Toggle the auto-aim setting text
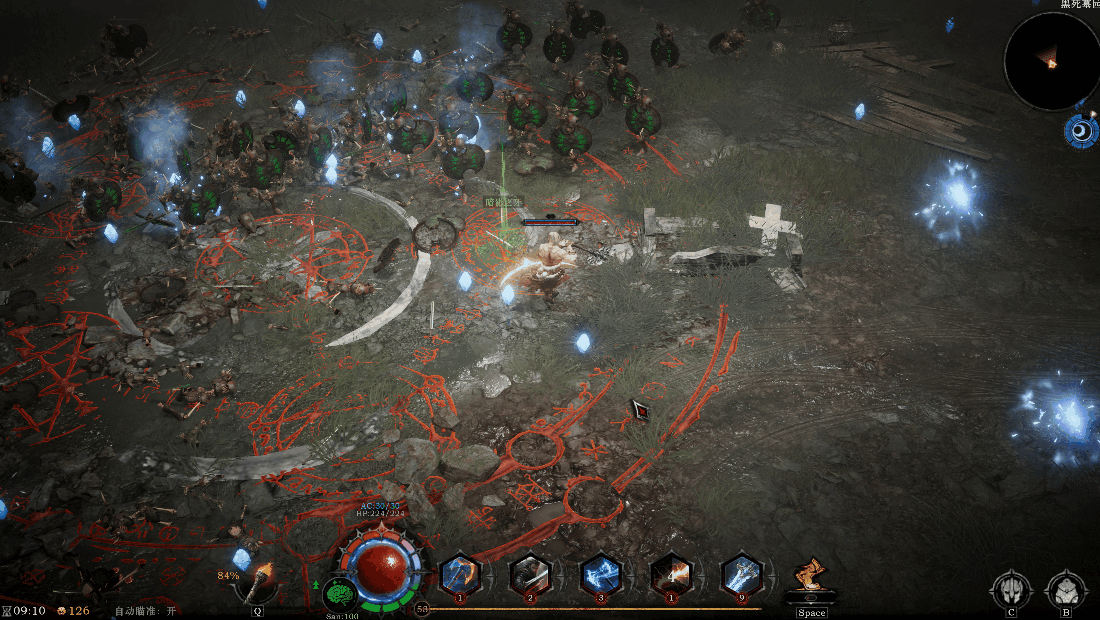Screen dimensions: 1100x620 [146, 610]
